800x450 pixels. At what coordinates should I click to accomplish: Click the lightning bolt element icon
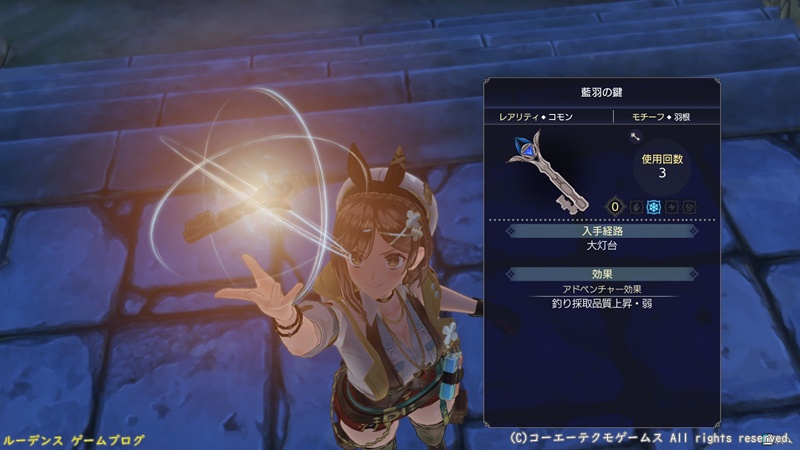pyautogui.click(x=672, y=207)
